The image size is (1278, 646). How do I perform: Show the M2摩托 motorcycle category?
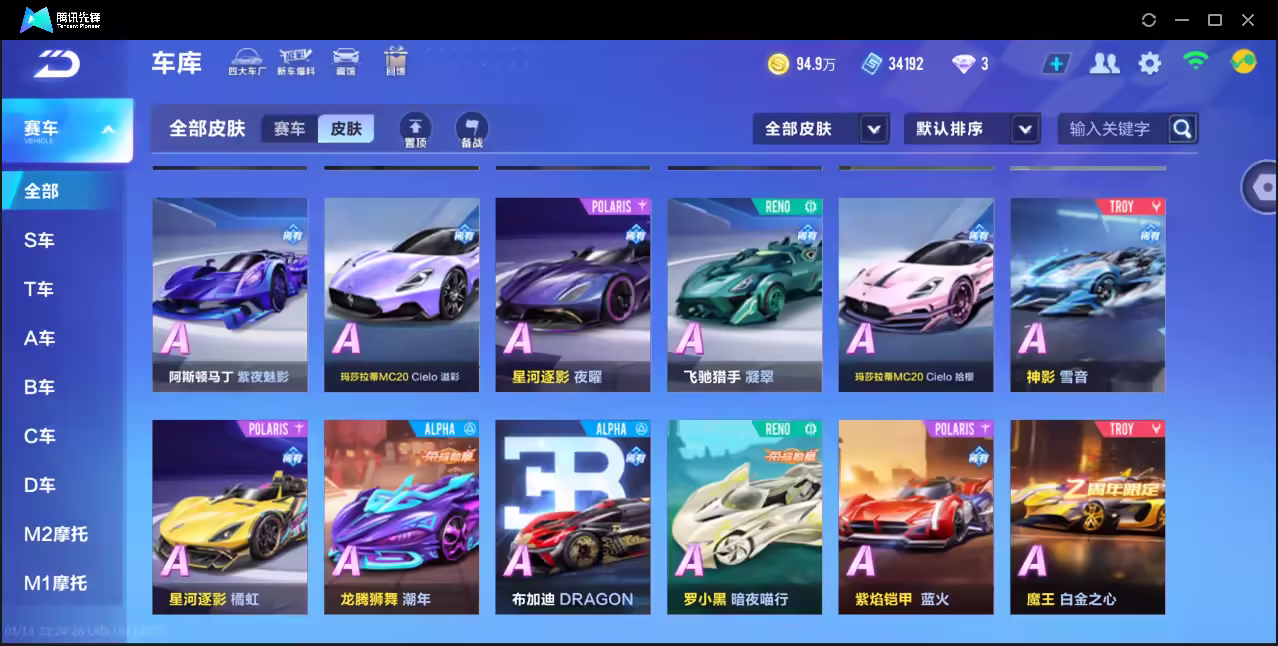tap(56, 534)
